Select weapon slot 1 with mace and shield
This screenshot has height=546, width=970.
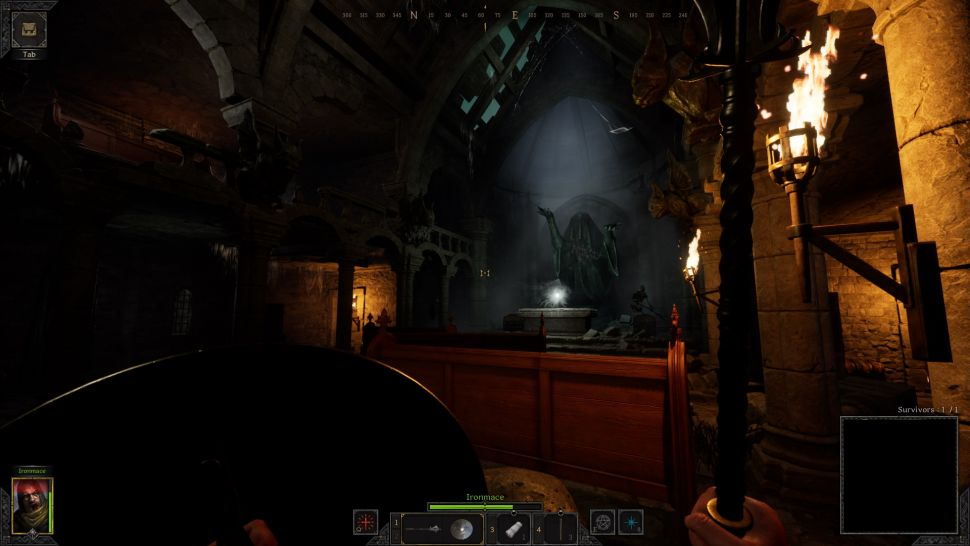442,528
